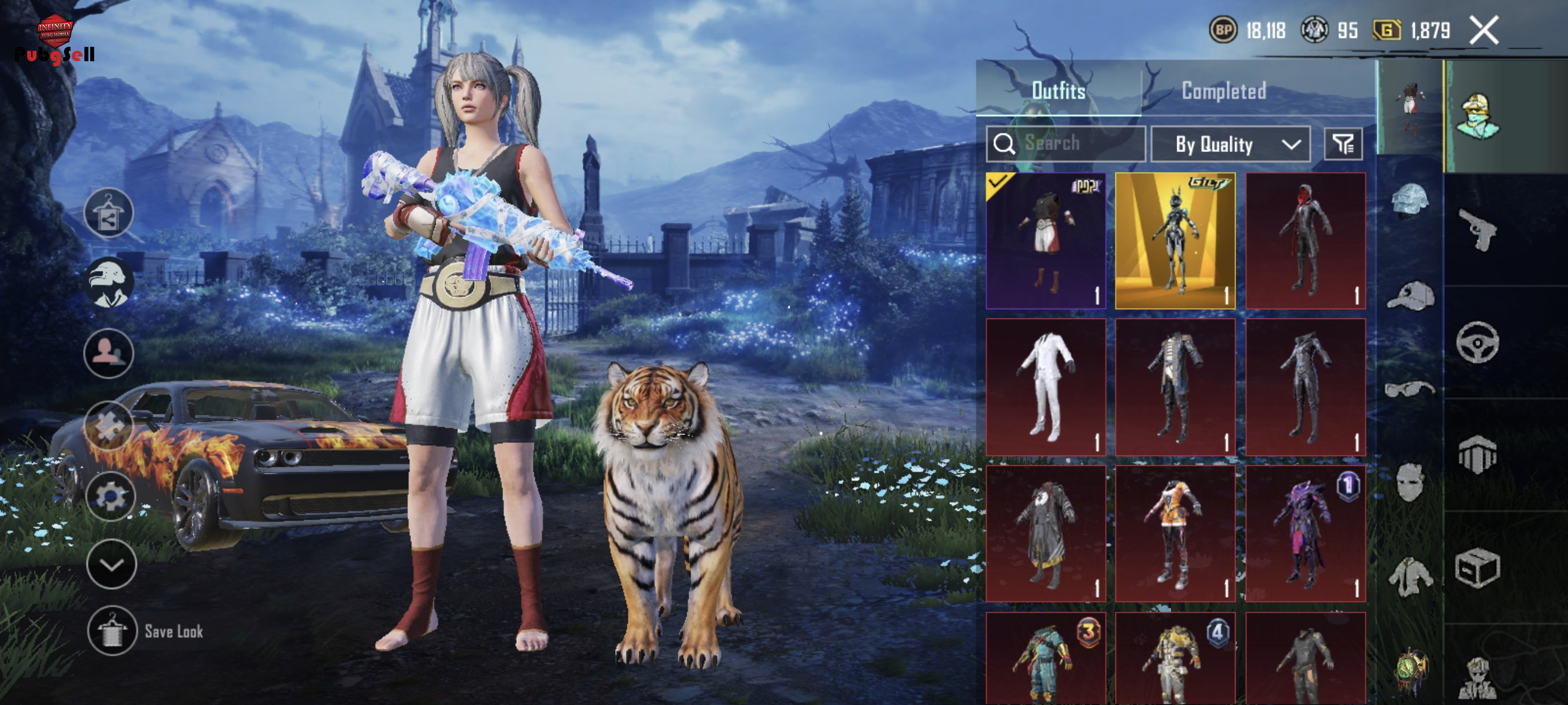
Task: Show the pistol weapon skins category
Action: [x=1478, y=229]
